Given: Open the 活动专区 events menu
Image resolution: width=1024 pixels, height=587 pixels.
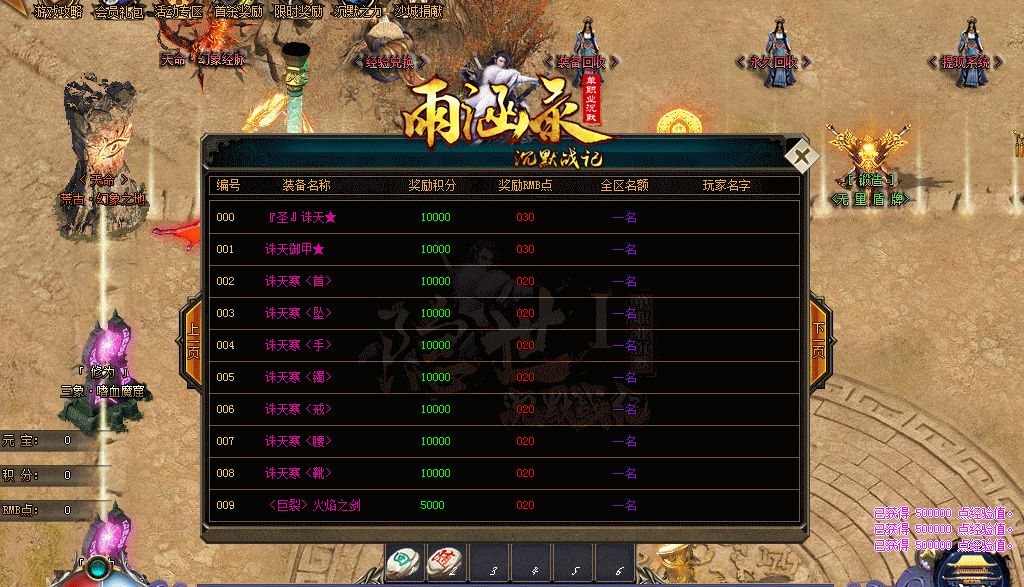Looking at the screenshot, I should pyautogui.click(x=178, y=12).
